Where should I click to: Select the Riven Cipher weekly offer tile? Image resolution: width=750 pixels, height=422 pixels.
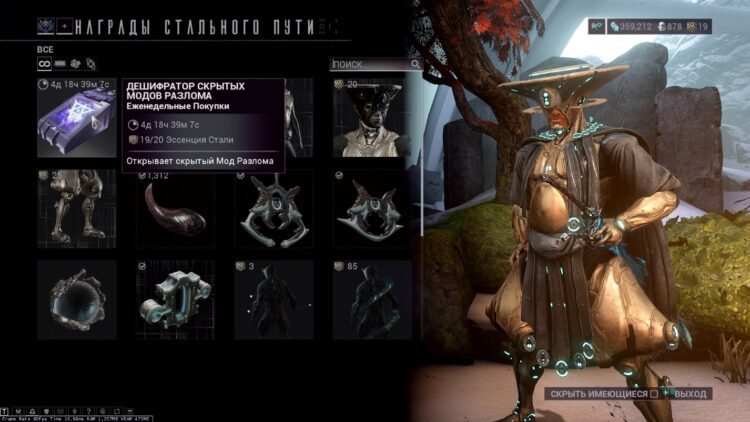pos(76,118)
